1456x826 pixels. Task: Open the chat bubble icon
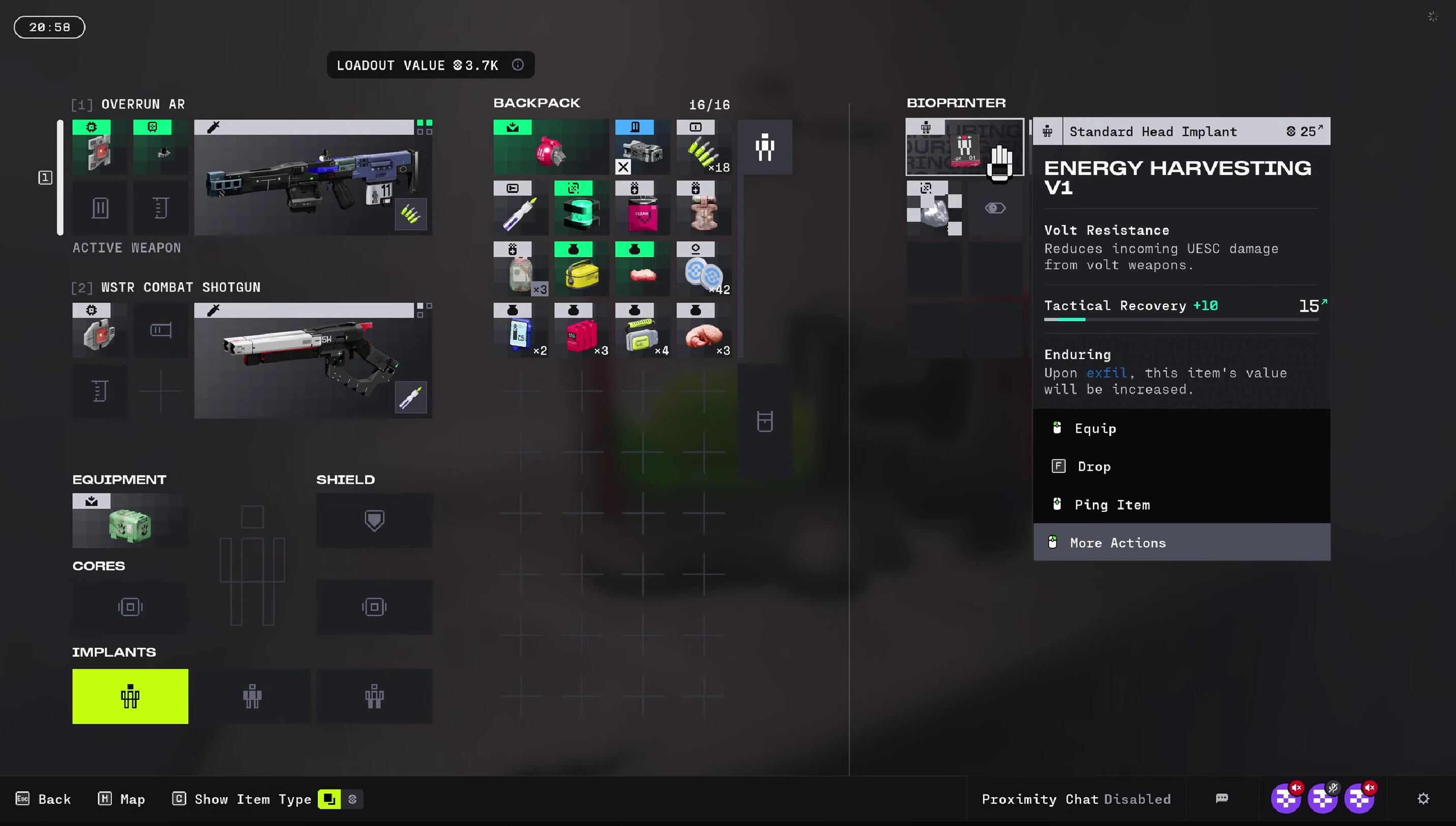1222,799
